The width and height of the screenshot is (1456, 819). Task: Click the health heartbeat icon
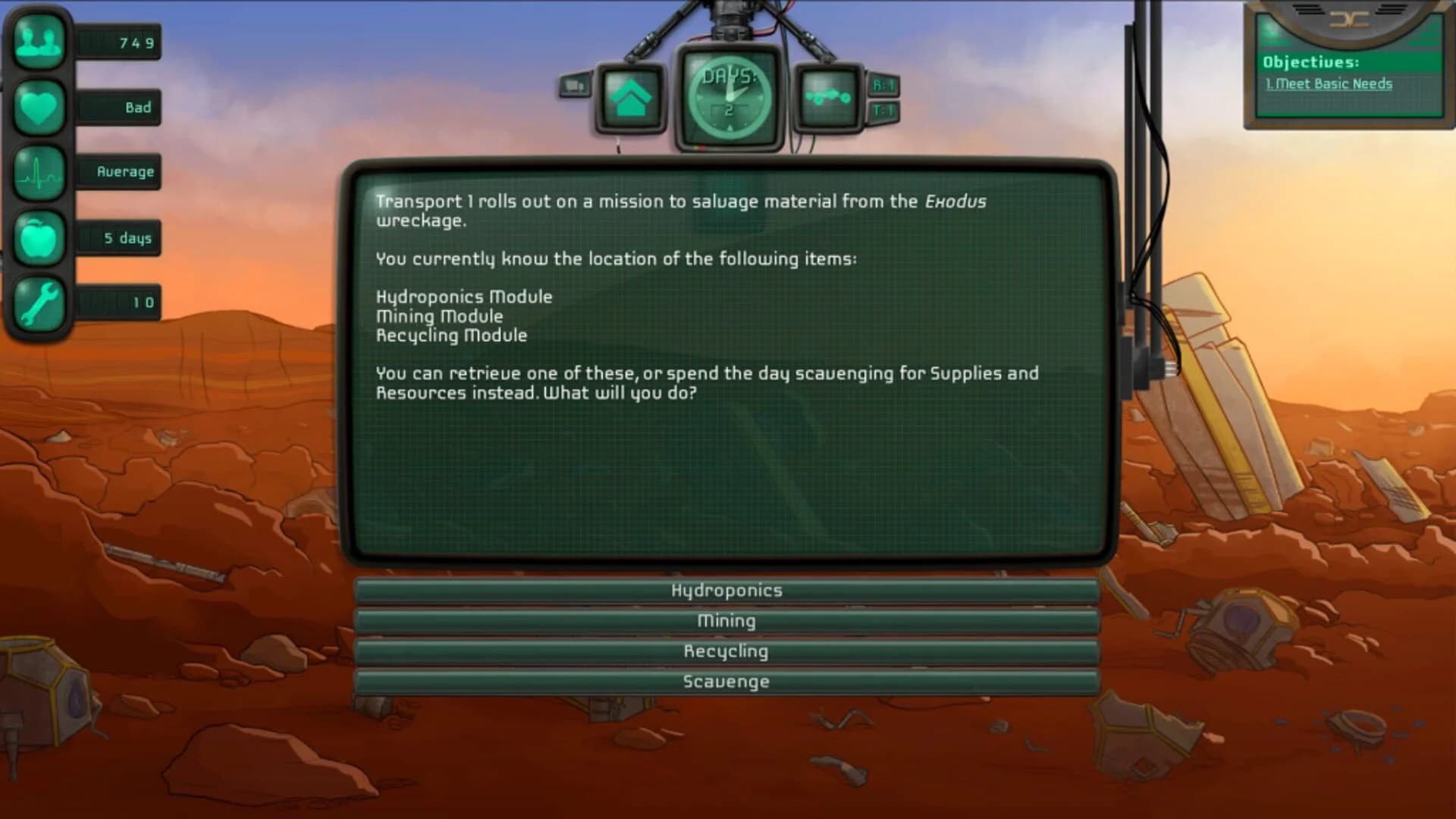(38, 172)
